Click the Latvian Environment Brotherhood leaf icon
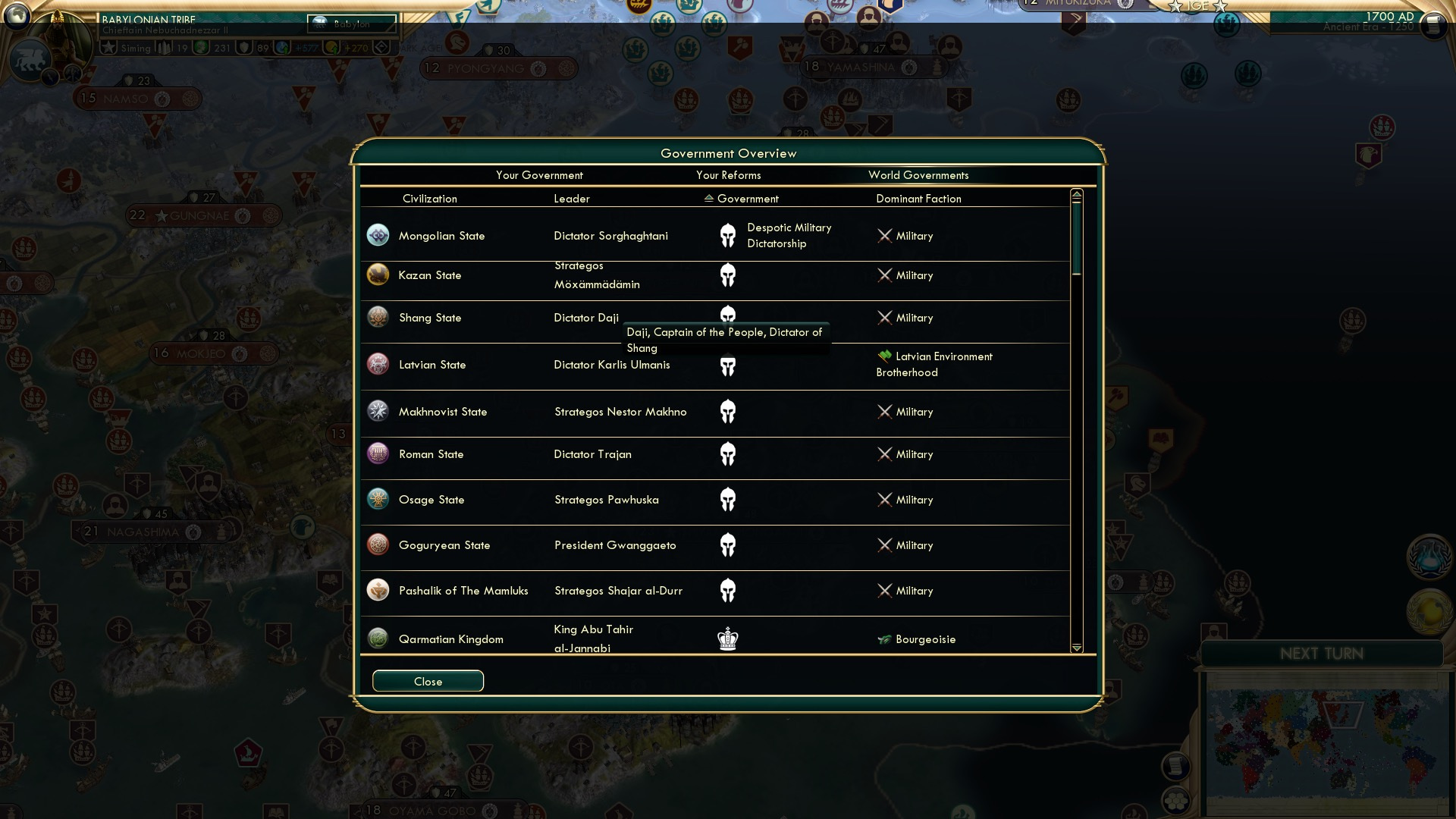This screenshot has width=1456, height=819. (x=884, y=355)
